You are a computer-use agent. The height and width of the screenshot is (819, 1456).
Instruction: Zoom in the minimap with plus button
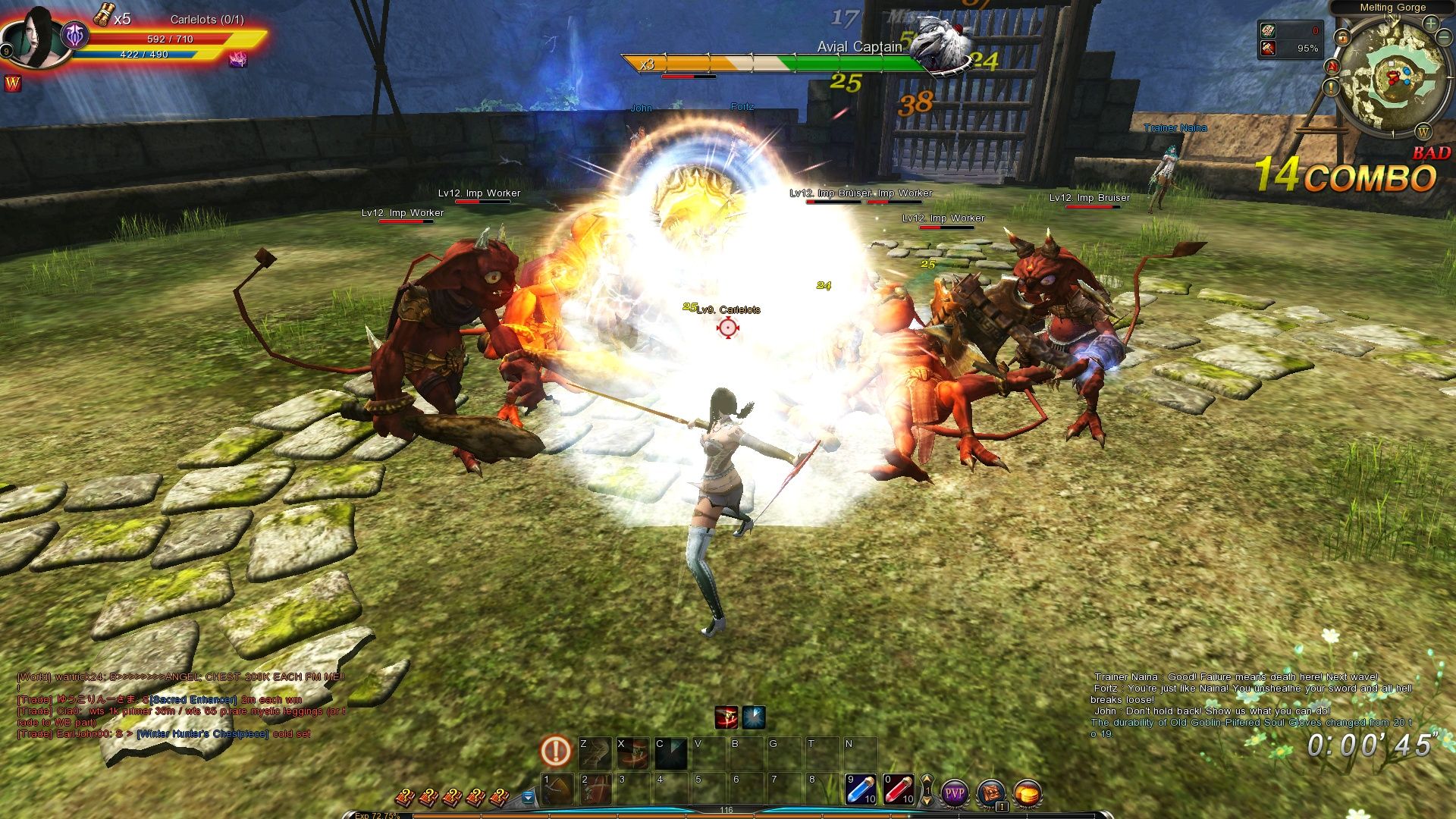[1430, 24]
